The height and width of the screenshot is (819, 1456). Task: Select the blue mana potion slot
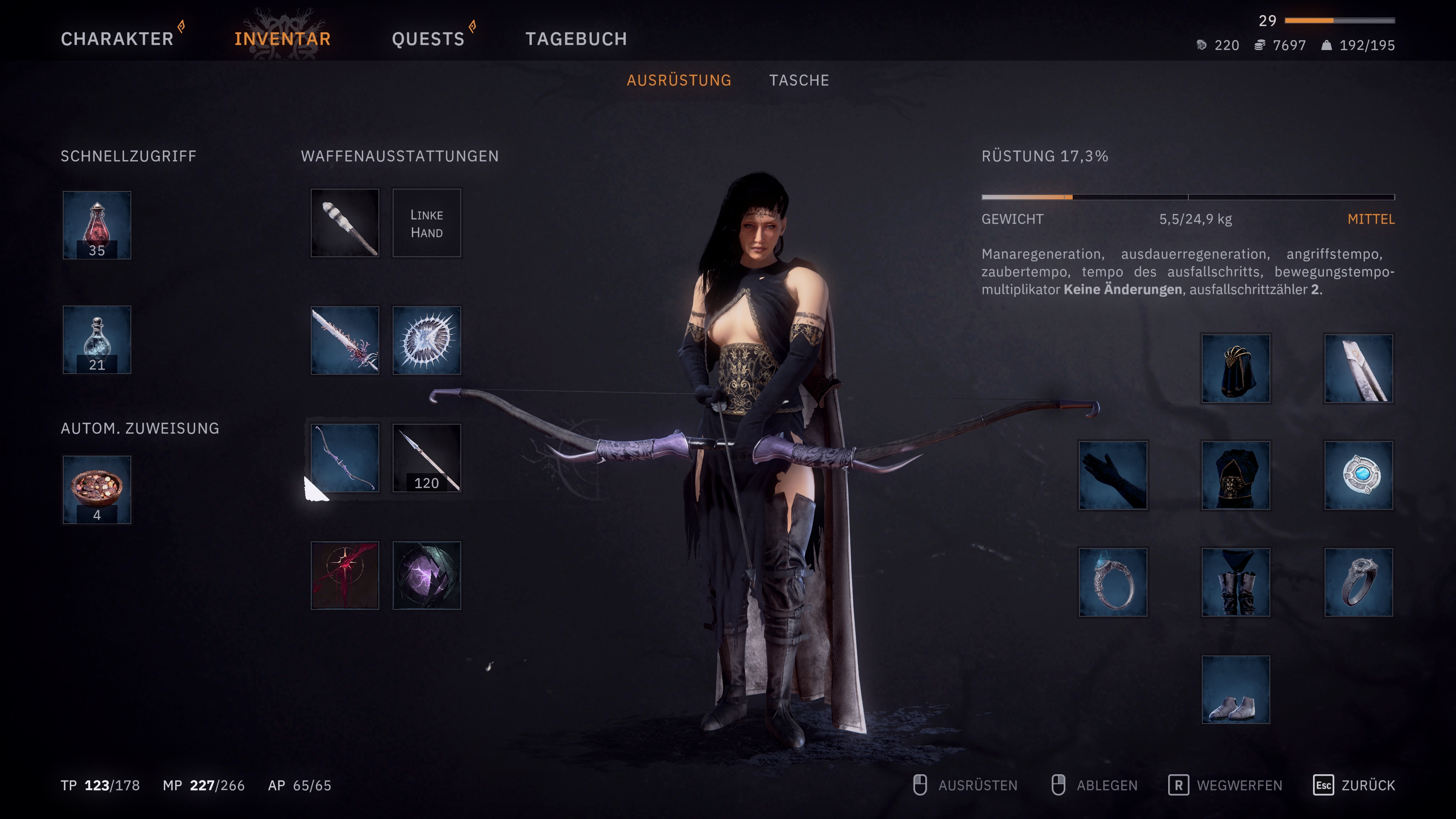(97, 340)
